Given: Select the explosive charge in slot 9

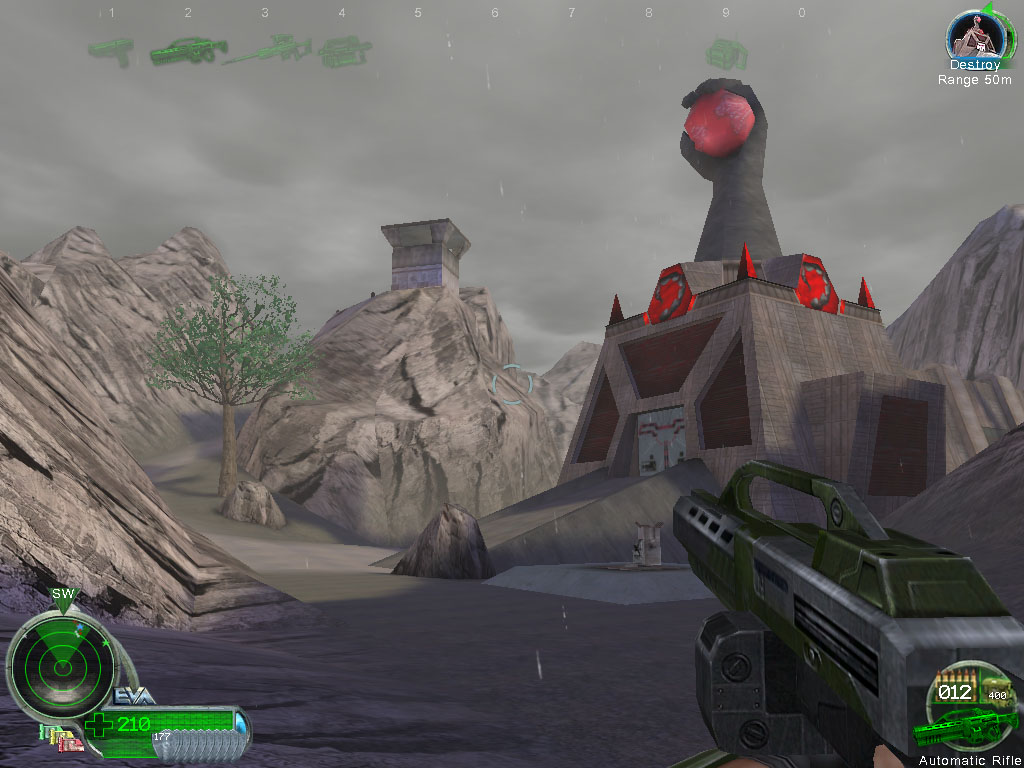Looking at the screenshot, I should 723,52.
